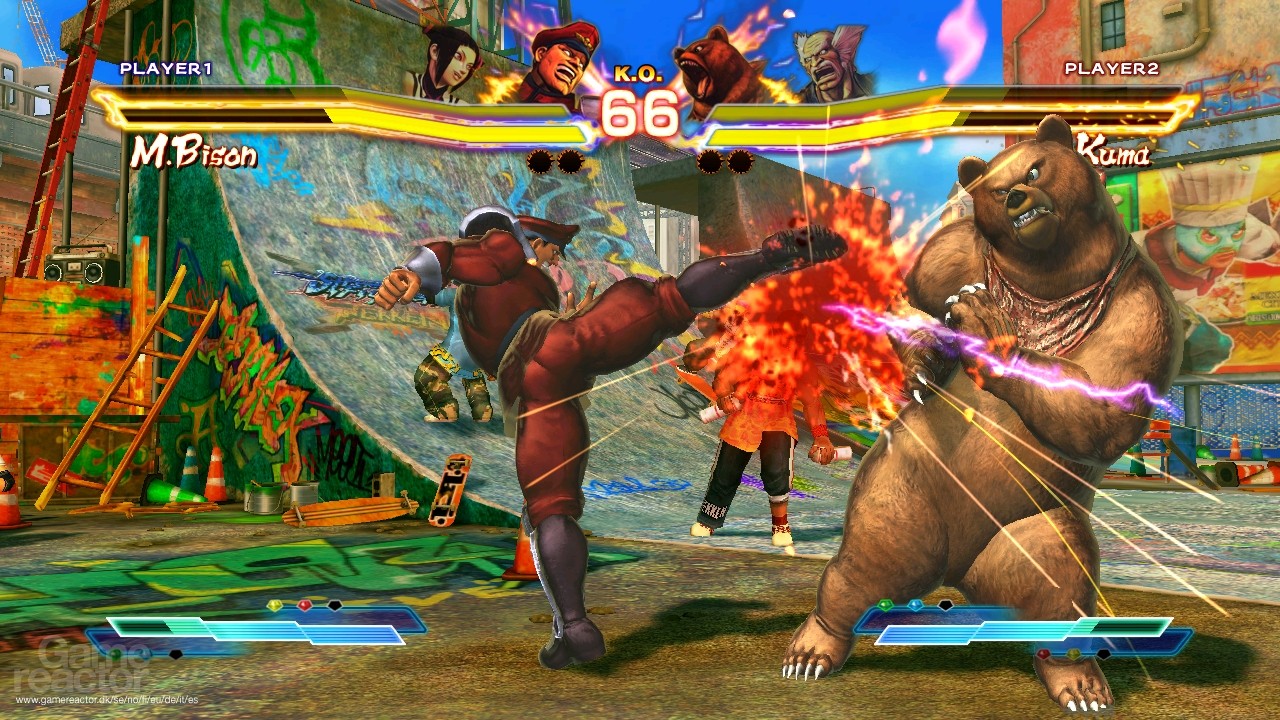Image resolution: width=1280 pixels, height=720 pixels.
Task: Click the olive gem beneath Player 2's cross gauge
Action: [1073, 654]
